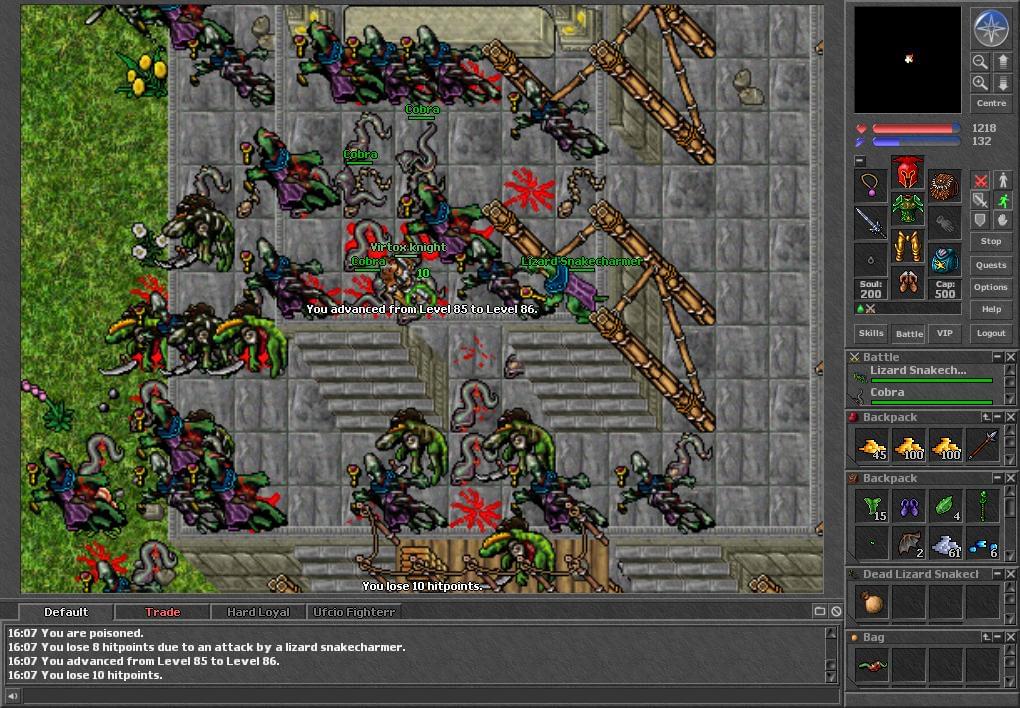Toggle the Skills window
The width and height of the screenshot is (1020, 708).
pos(870,333)
